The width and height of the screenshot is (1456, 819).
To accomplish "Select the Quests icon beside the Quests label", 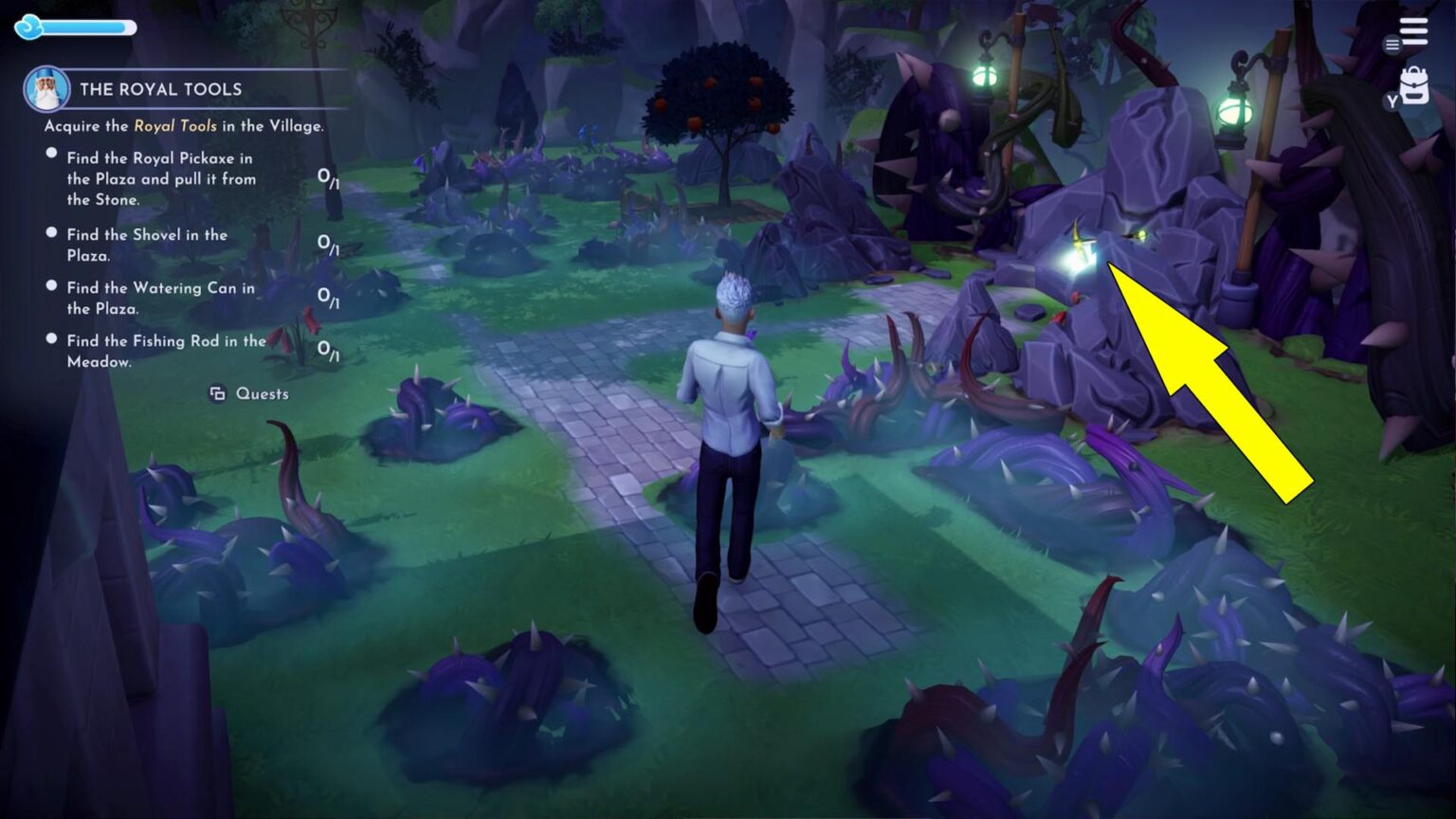I will [x=216, y=393].
